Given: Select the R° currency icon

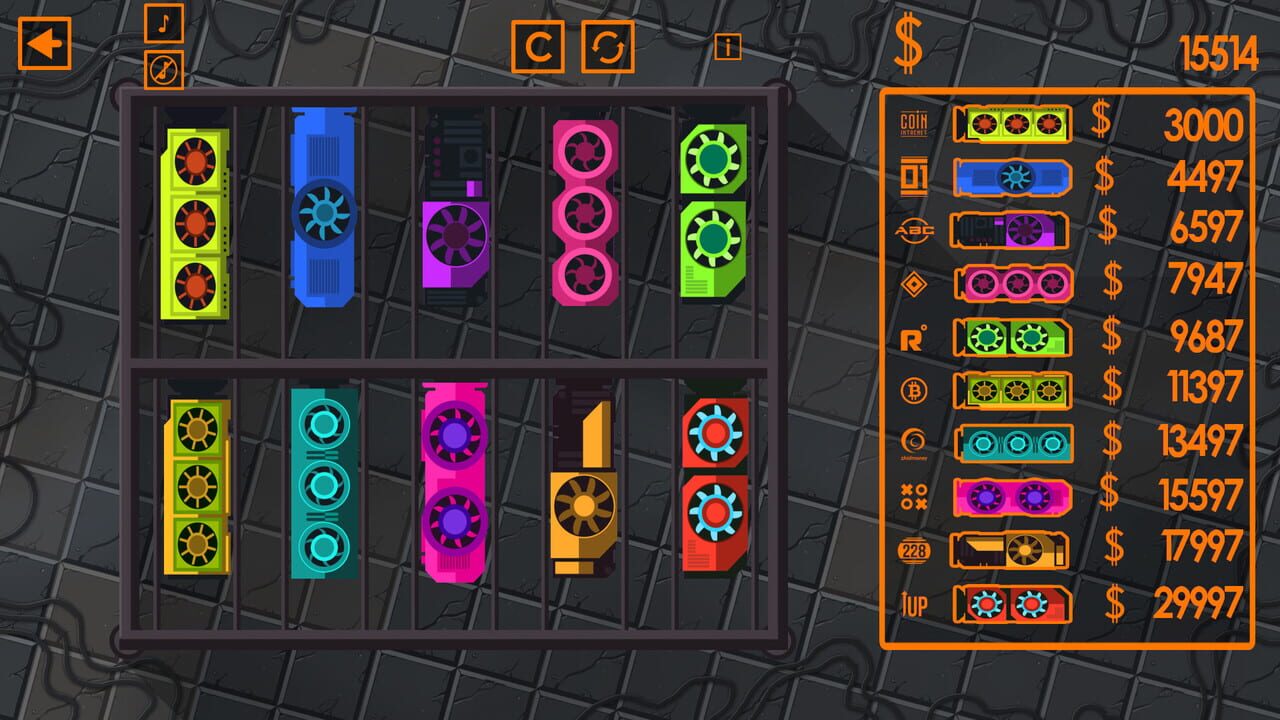Looking at the screenshot, I should [915, 335].
